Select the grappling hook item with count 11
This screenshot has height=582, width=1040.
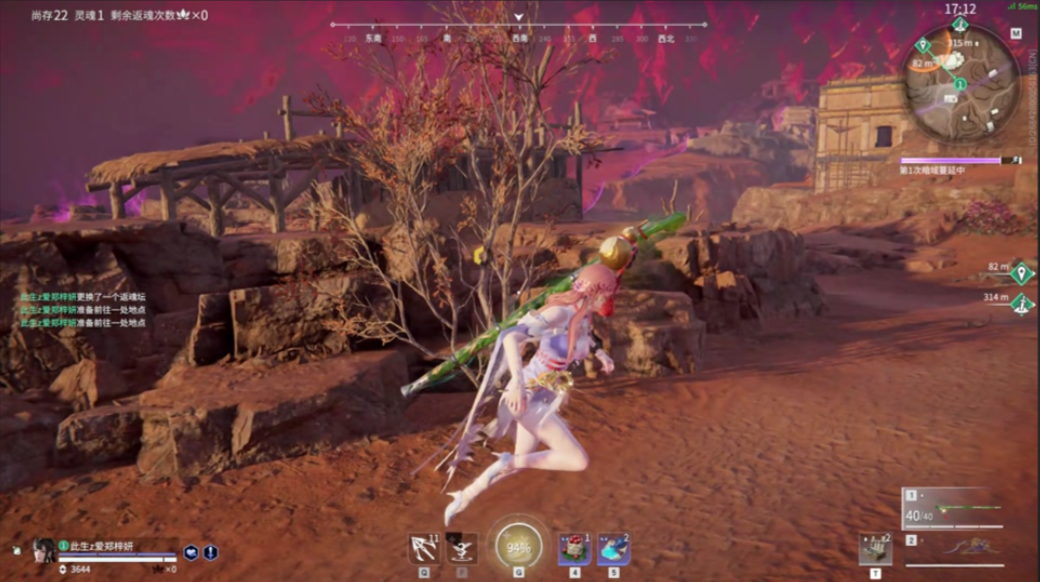click(x=423, y=548)
